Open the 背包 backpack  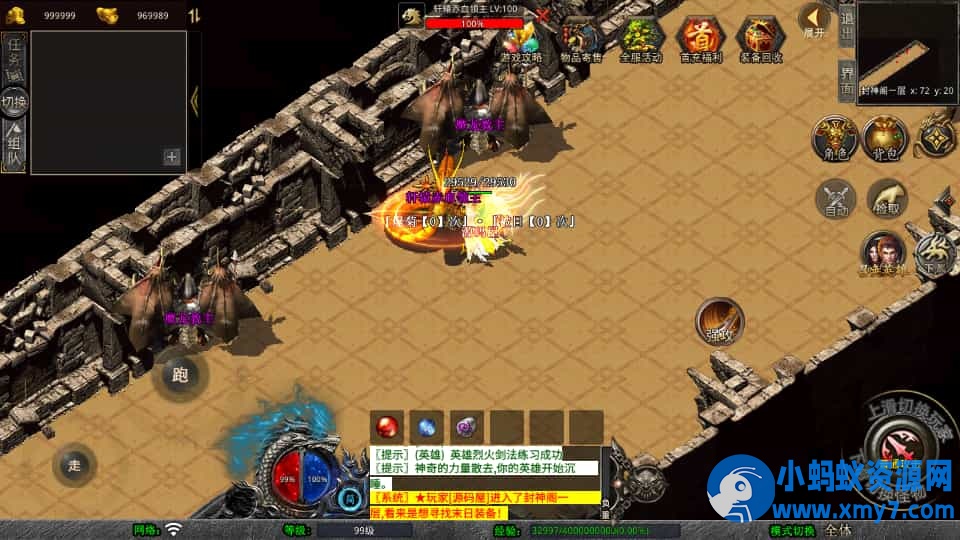tap(884, 141)
